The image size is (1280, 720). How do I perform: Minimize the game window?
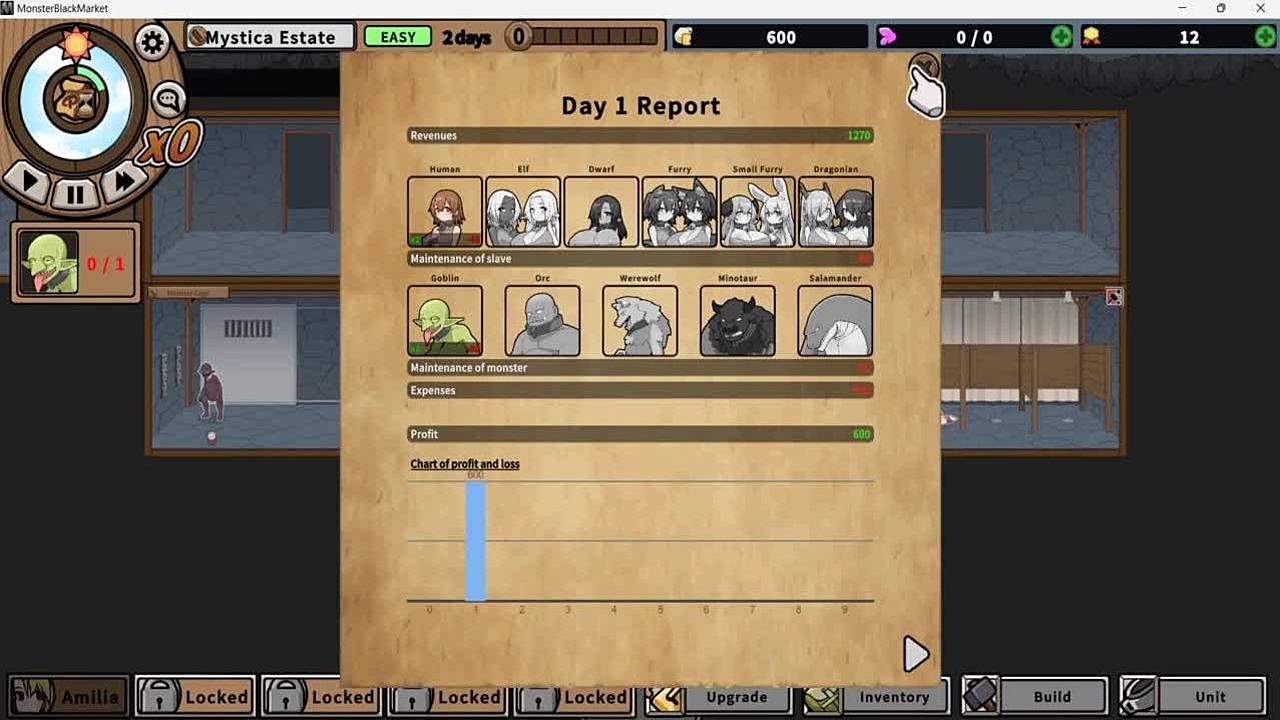coord(1183,9)
